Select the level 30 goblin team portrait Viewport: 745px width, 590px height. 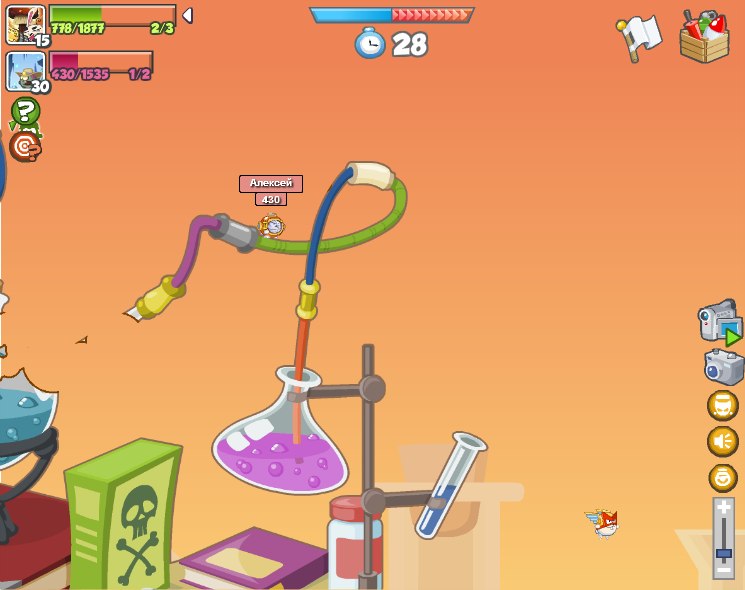(x=25, y=71)
